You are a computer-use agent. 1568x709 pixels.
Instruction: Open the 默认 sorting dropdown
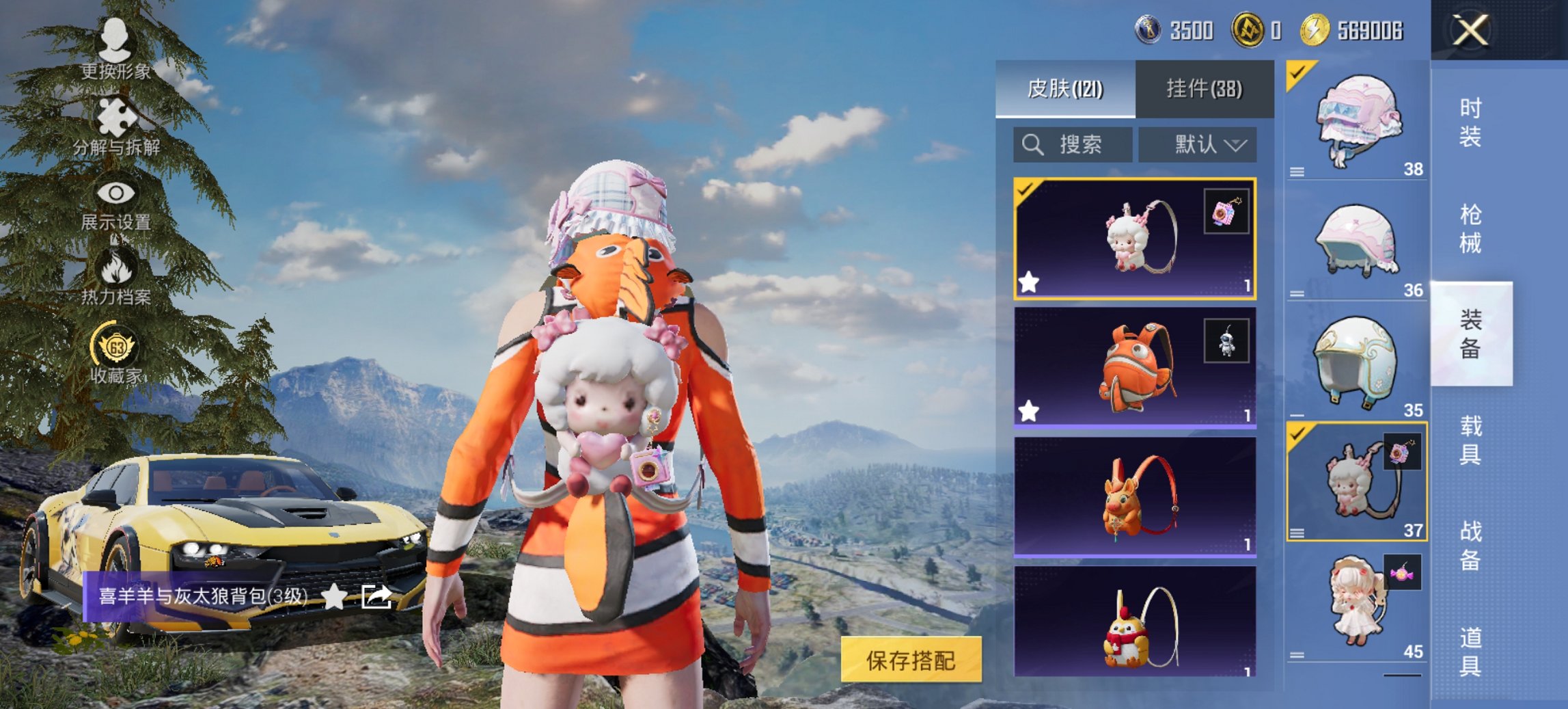point(1200,145)
